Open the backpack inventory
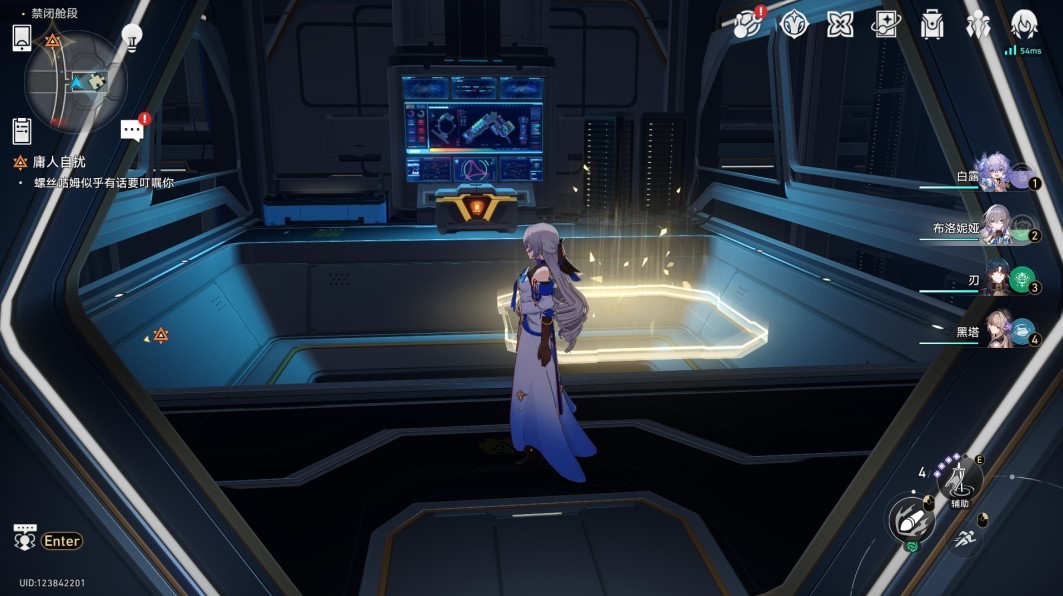Screen dimensions: 1063x596 [932, 24]
